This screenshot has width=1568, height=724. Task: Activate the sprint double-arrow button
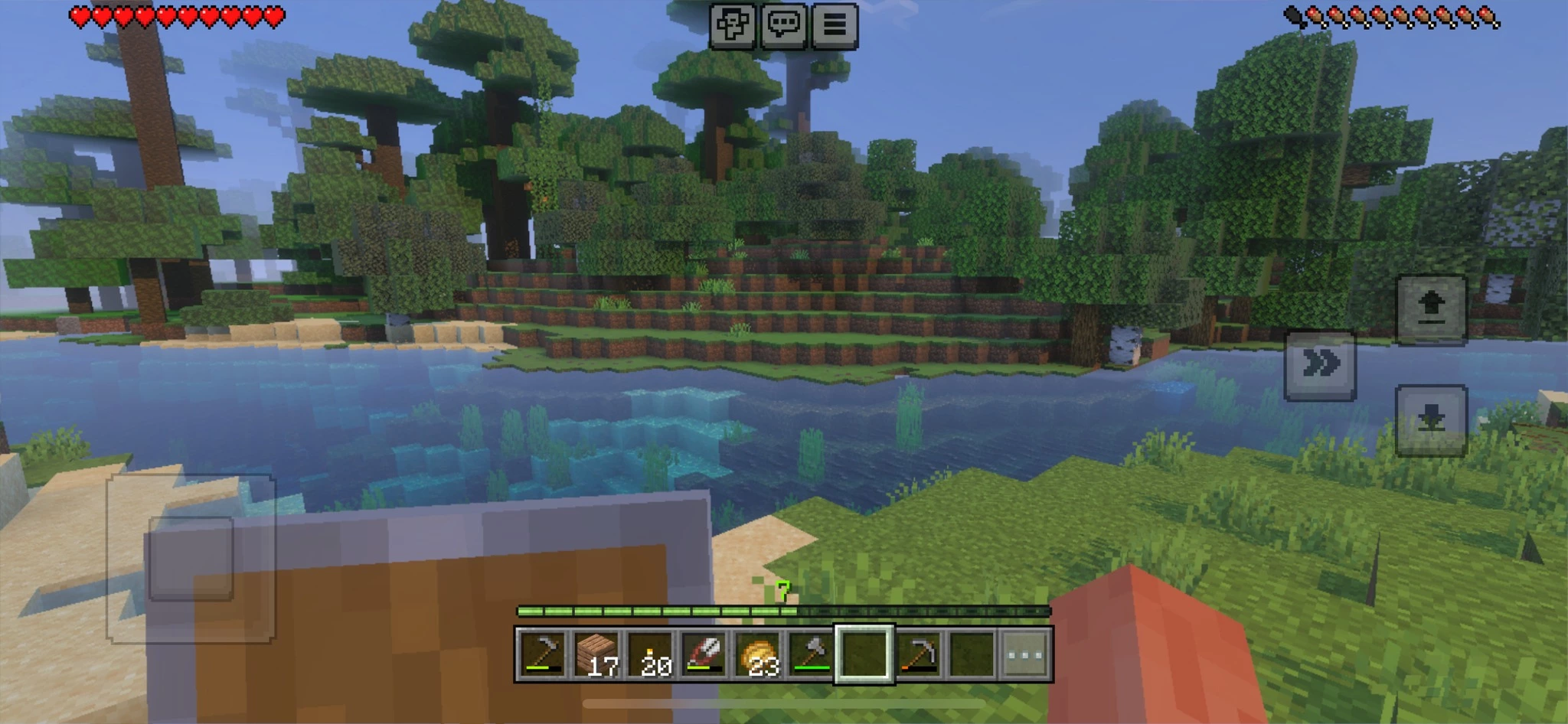(x=1320, y=364)
